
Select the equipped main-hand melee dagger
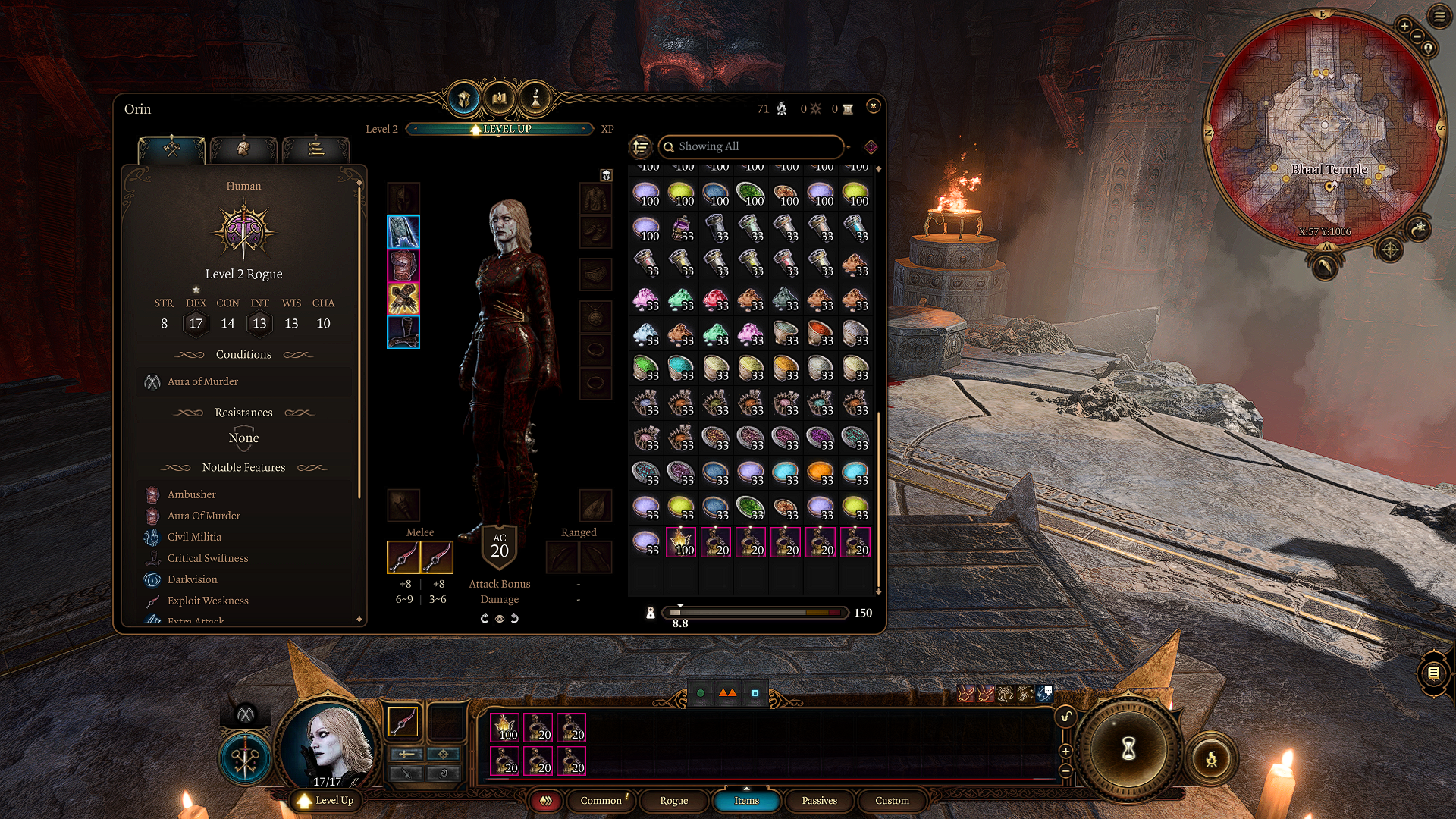pos(403,557)
